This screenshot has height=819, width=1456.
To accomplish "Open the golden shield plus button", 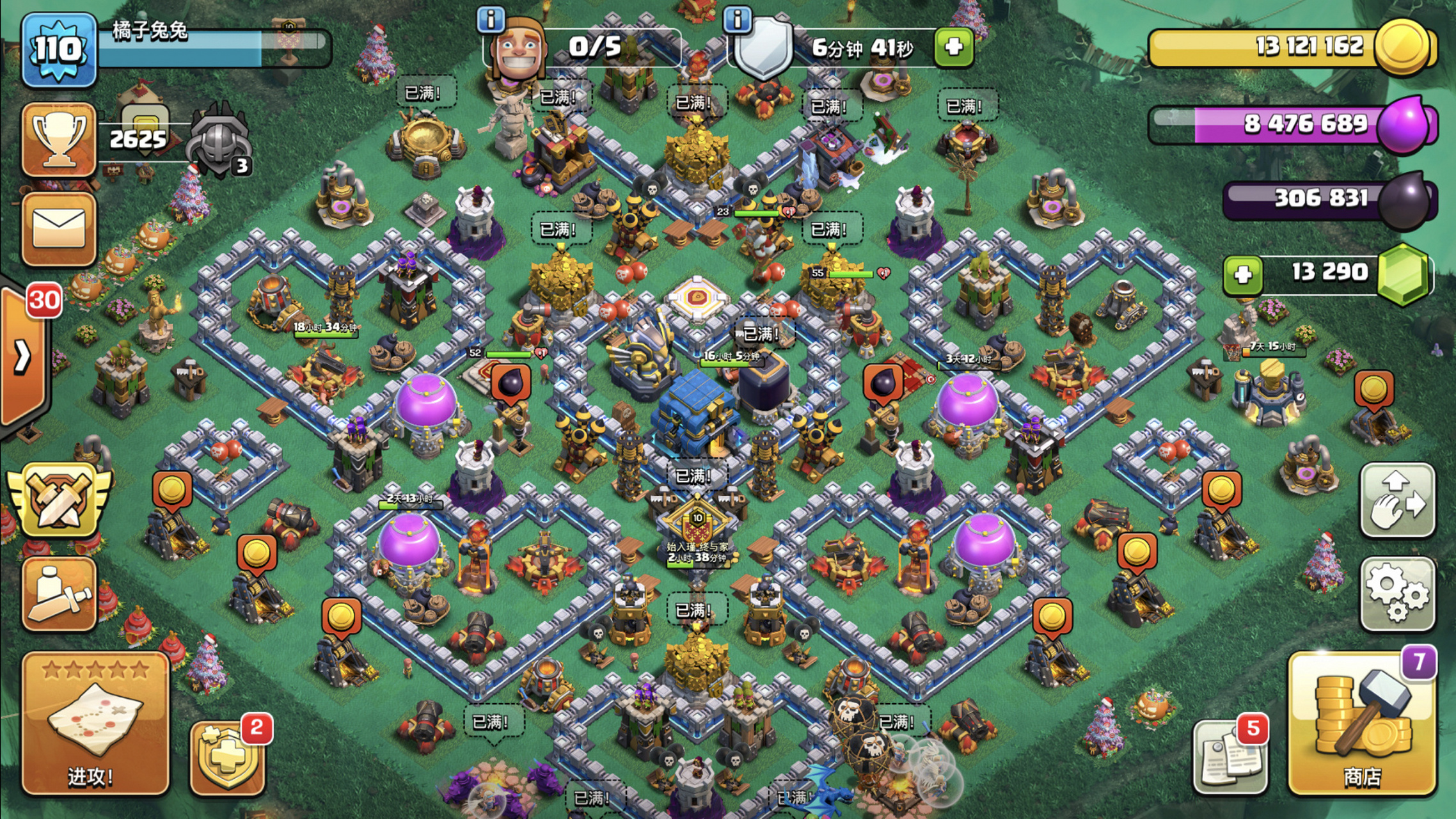I will point(228,759).
